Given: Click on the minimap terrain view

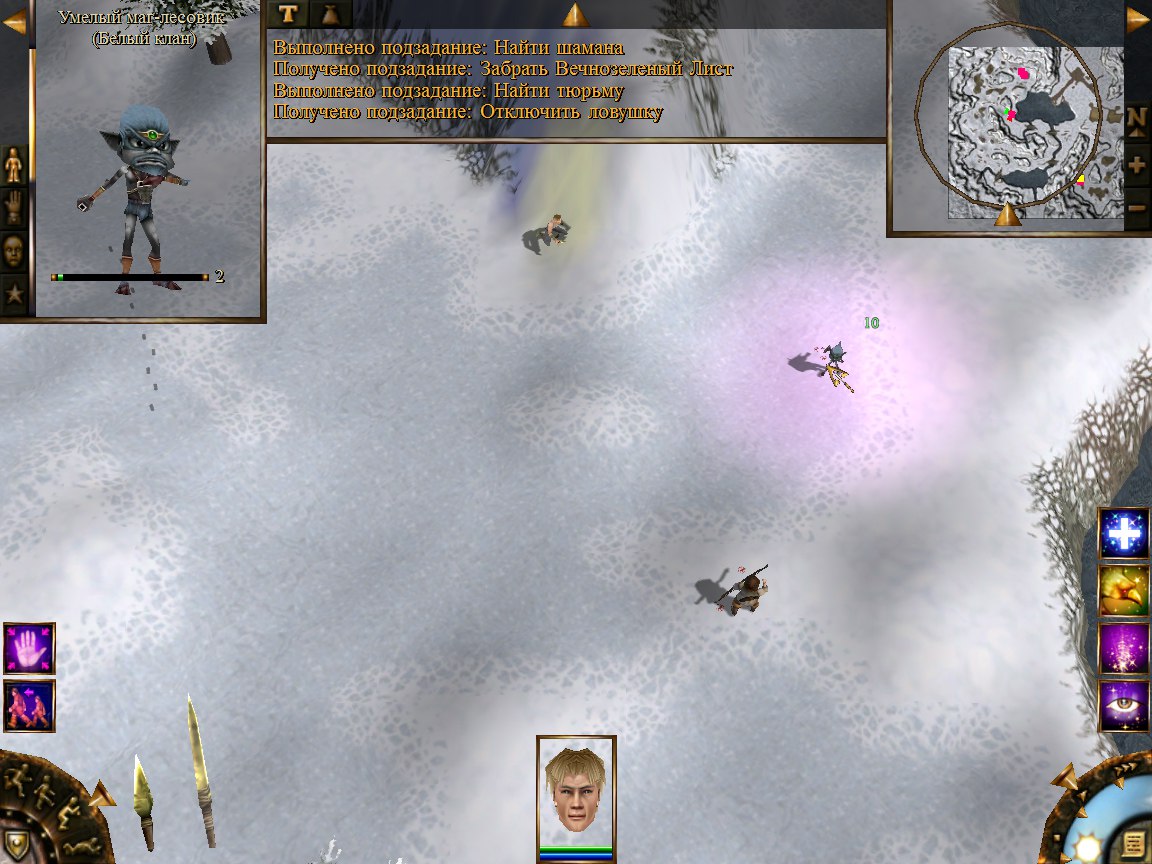Looking at the screenshot, I should pyautogui.click(x=1020, y=130).
